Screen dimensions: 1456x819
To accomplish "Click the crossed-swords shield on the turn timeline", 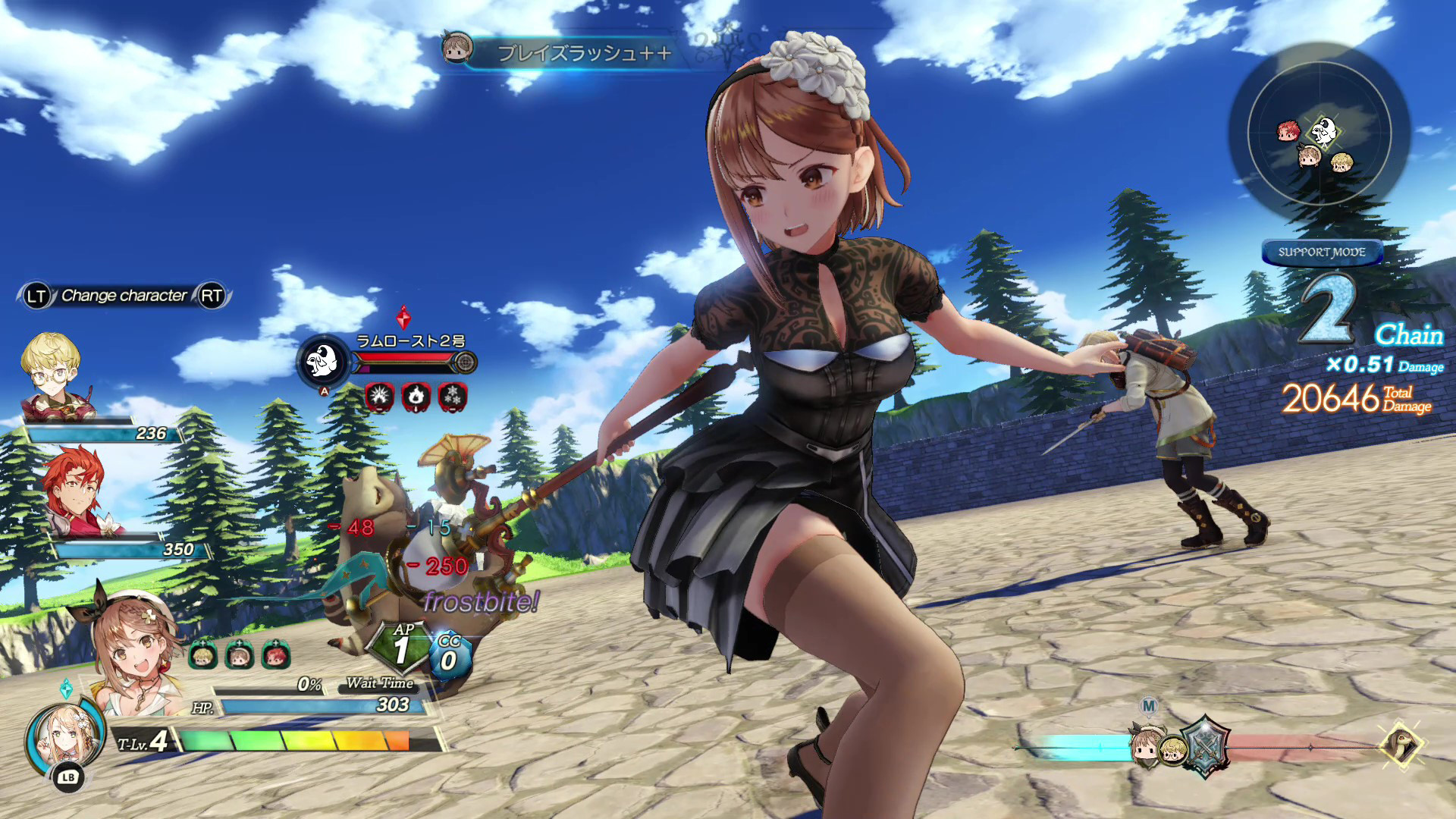I will pos(1205,747).
